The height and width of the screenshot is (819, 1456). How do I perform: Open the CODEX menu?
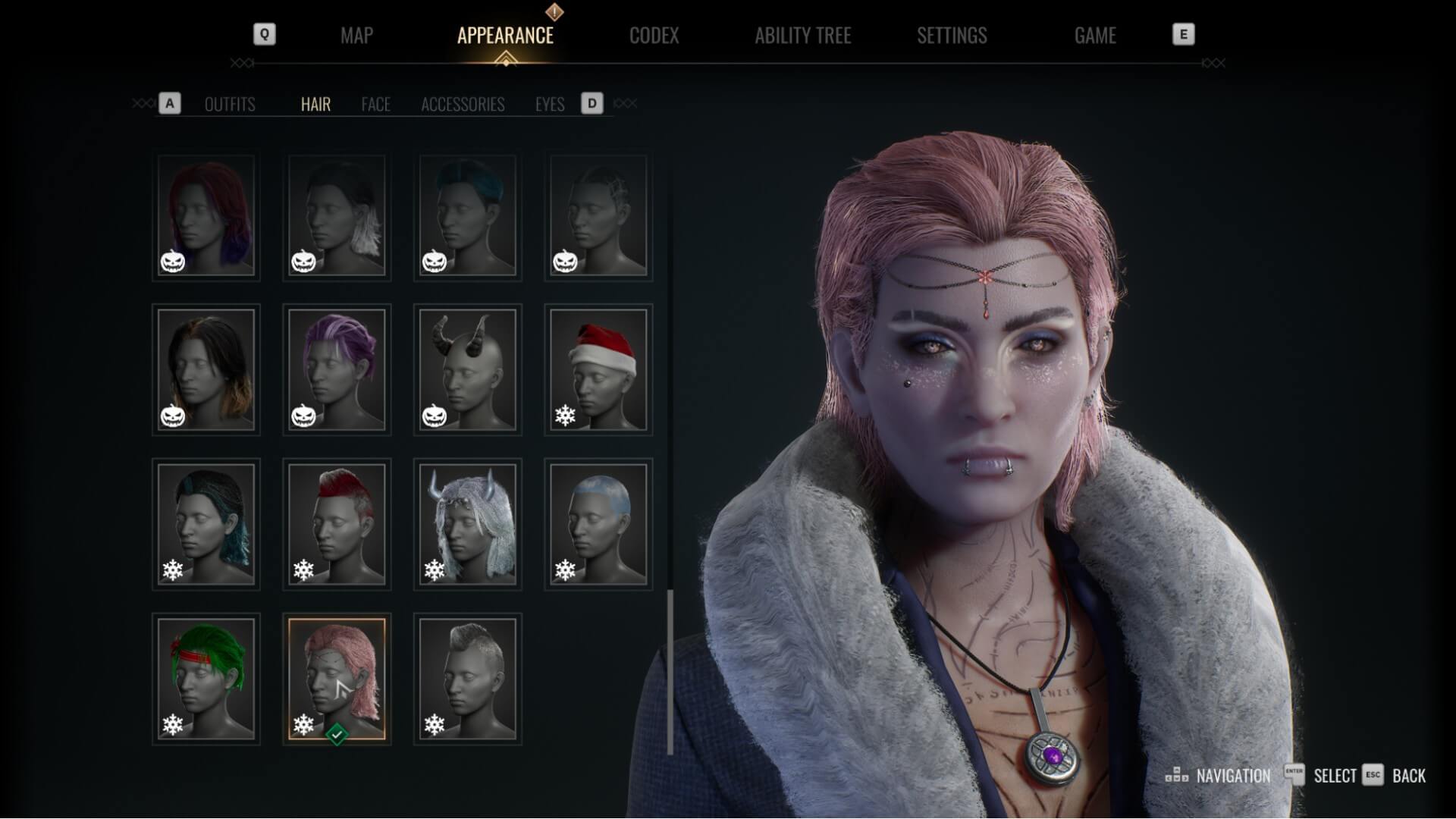pyautogui.click(x=654, y=36)
